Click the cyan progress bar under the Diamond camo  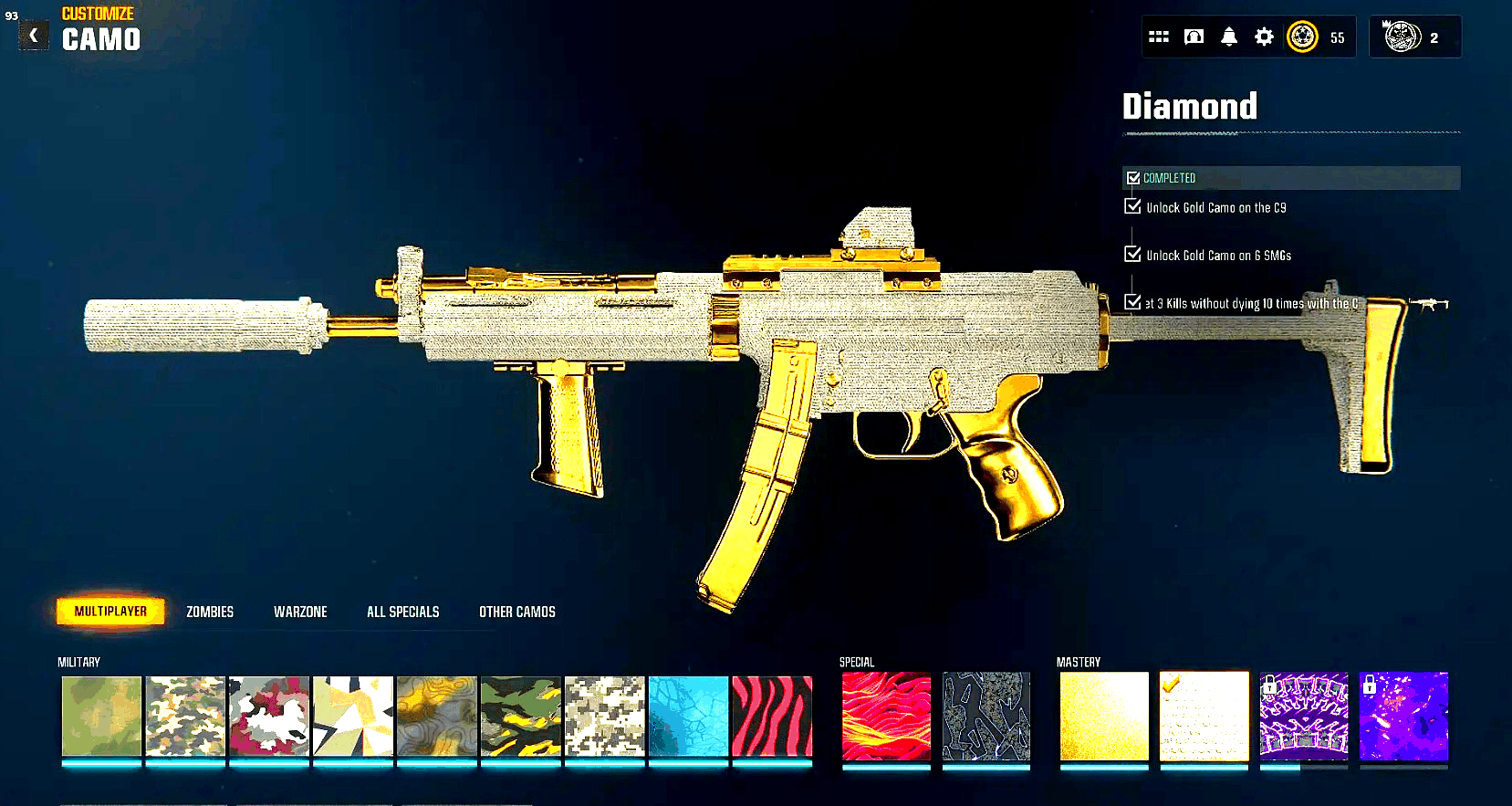tap(1204, 767)
